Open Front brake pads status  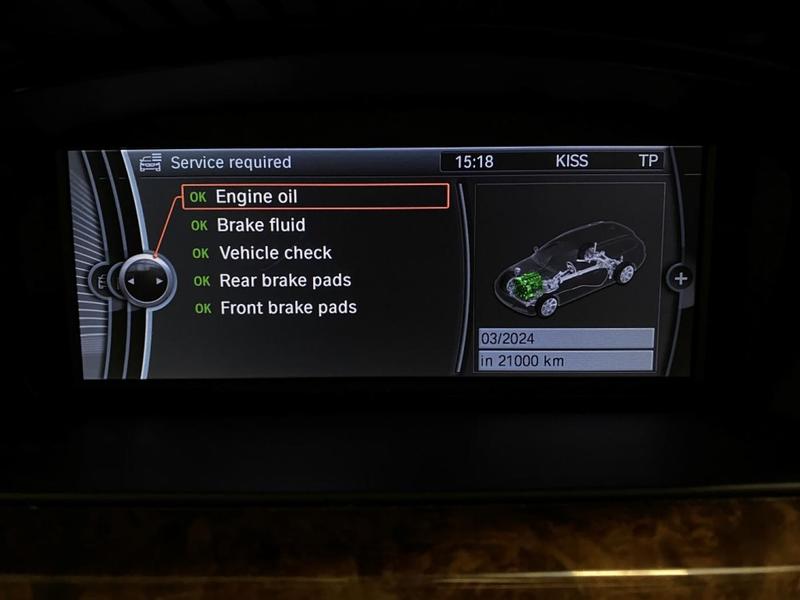[287, 308]
